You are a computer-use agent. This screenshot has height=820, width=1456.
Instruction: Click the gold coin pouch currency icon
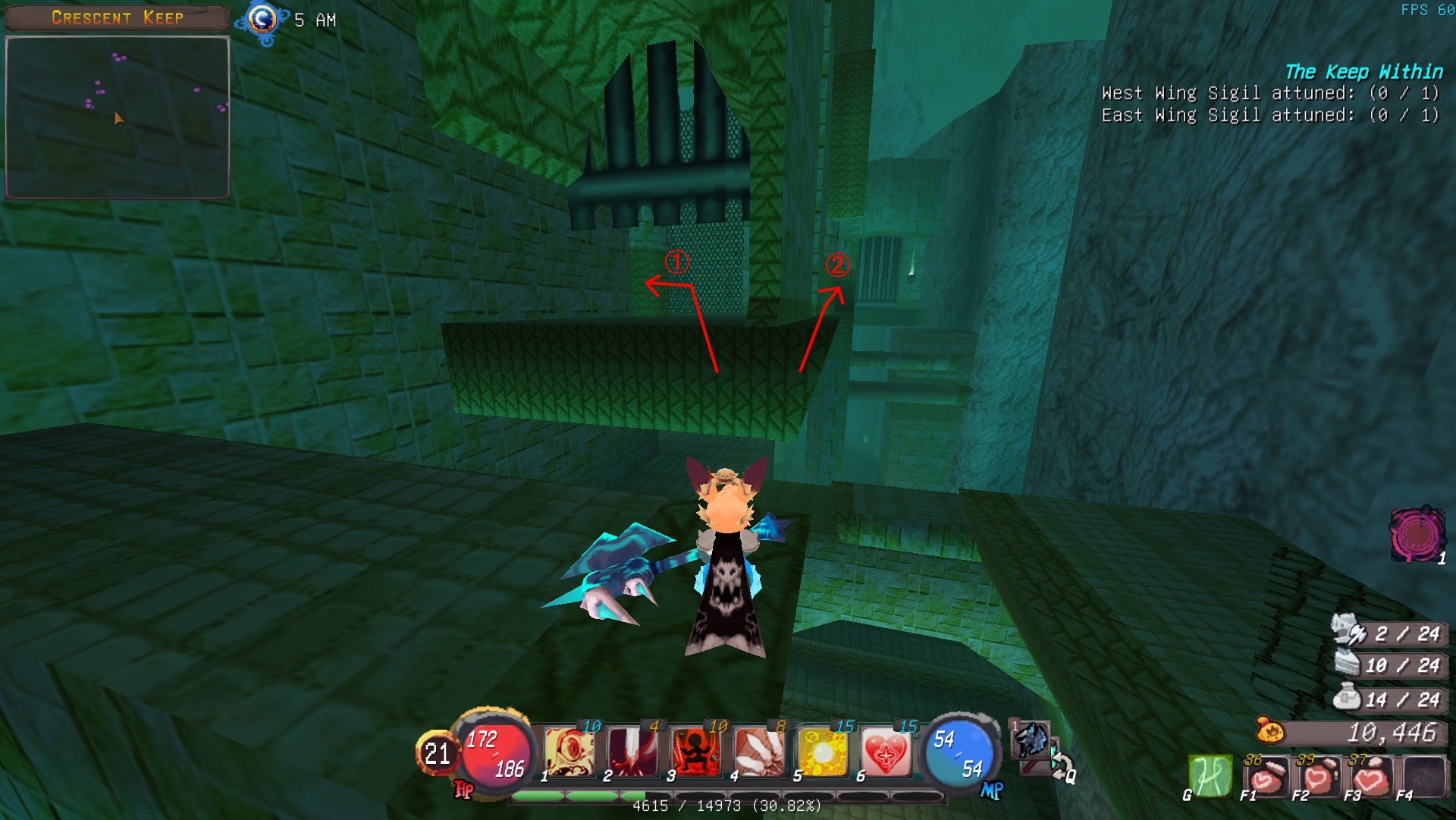coord(1270,732)
